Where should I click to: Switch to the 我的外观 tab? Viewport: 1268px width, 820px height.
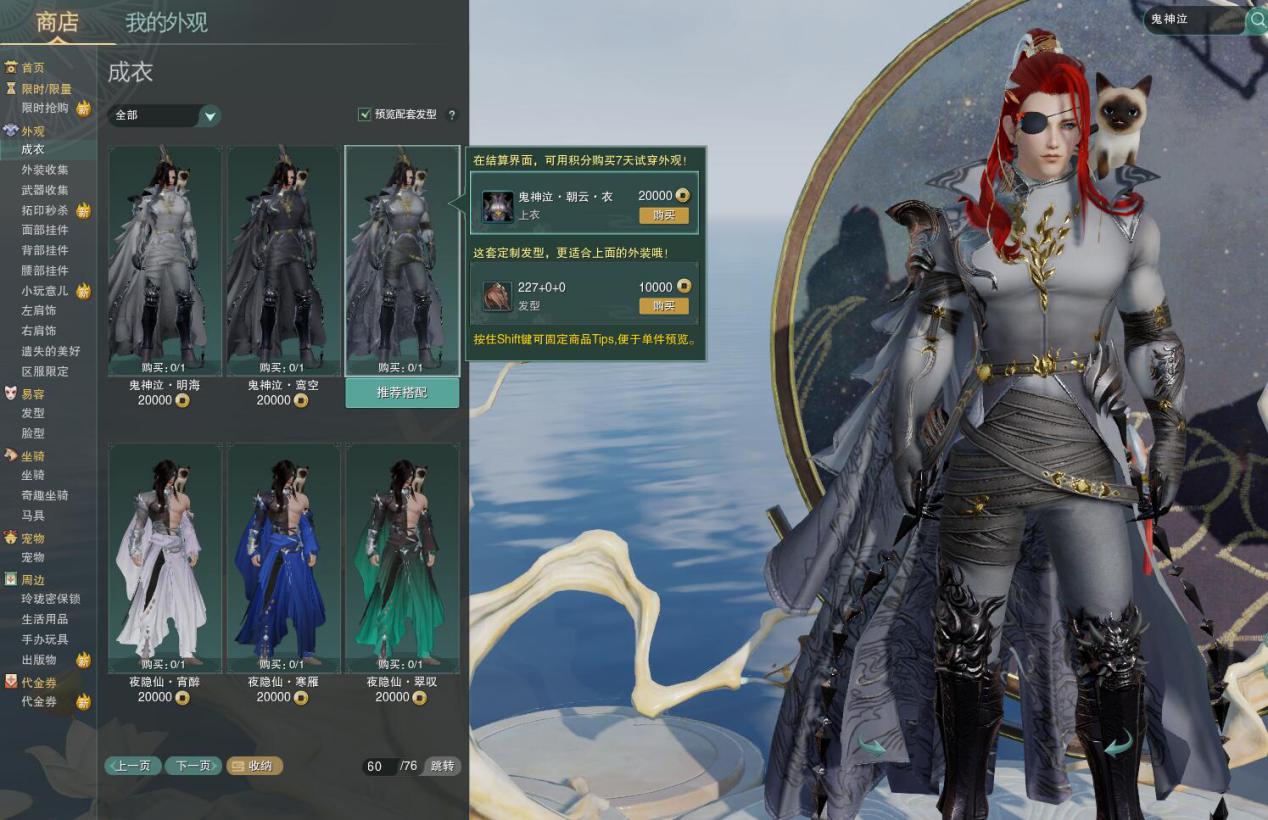[x=166, y=23]
